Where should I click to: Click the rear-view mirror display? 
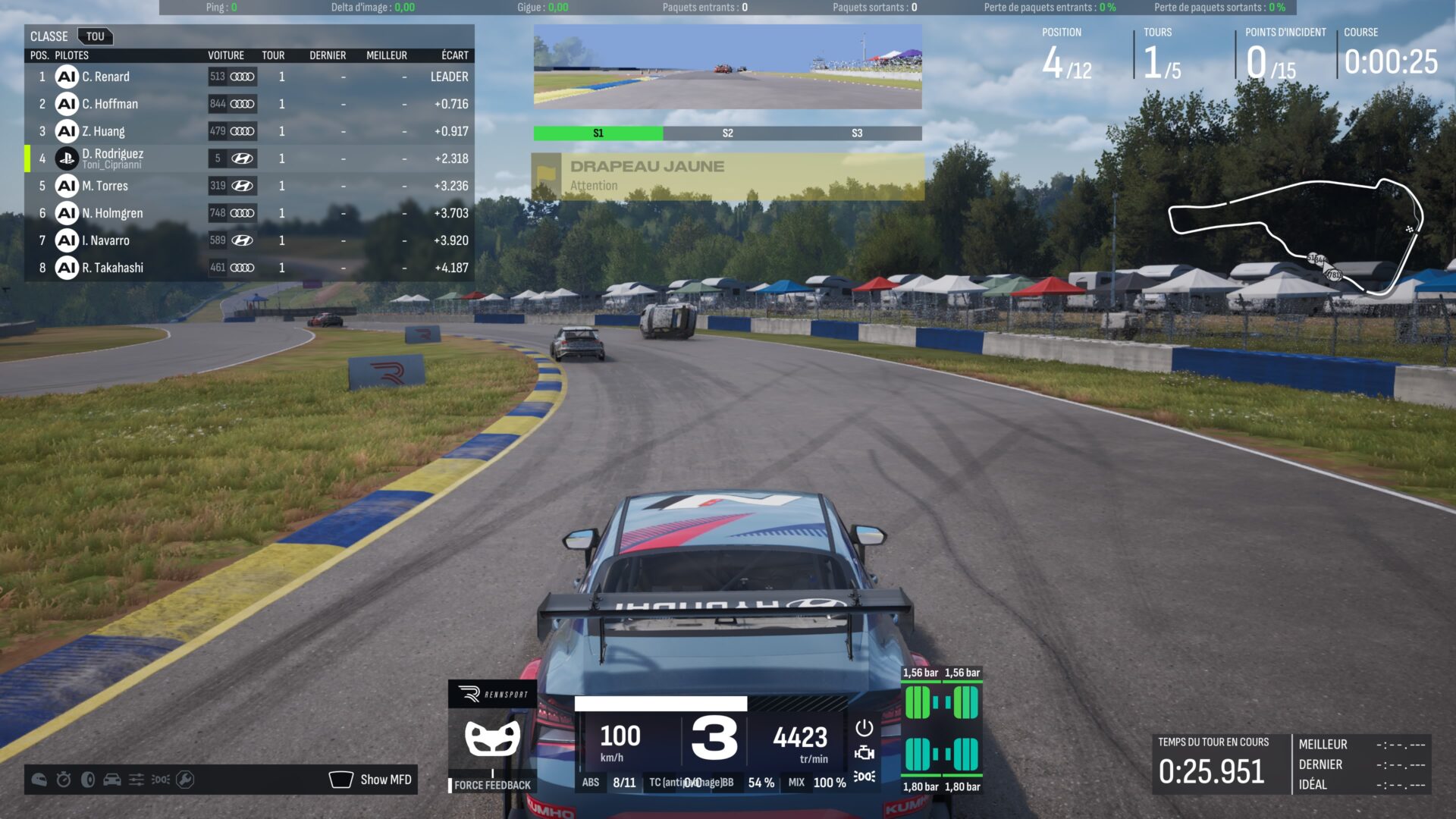point(727,67)
